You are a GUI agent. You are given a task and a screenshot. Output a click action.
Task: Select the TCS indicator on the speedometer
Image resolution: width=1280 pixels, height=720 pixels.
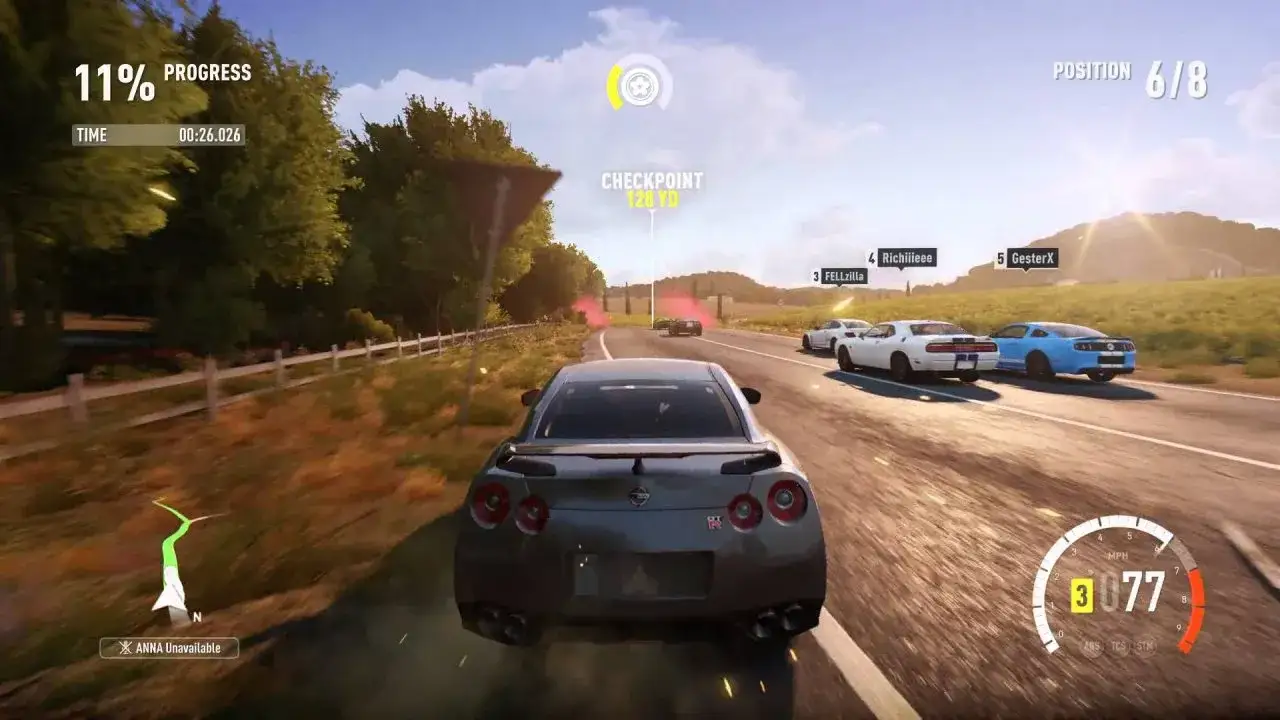point(1119,646)
